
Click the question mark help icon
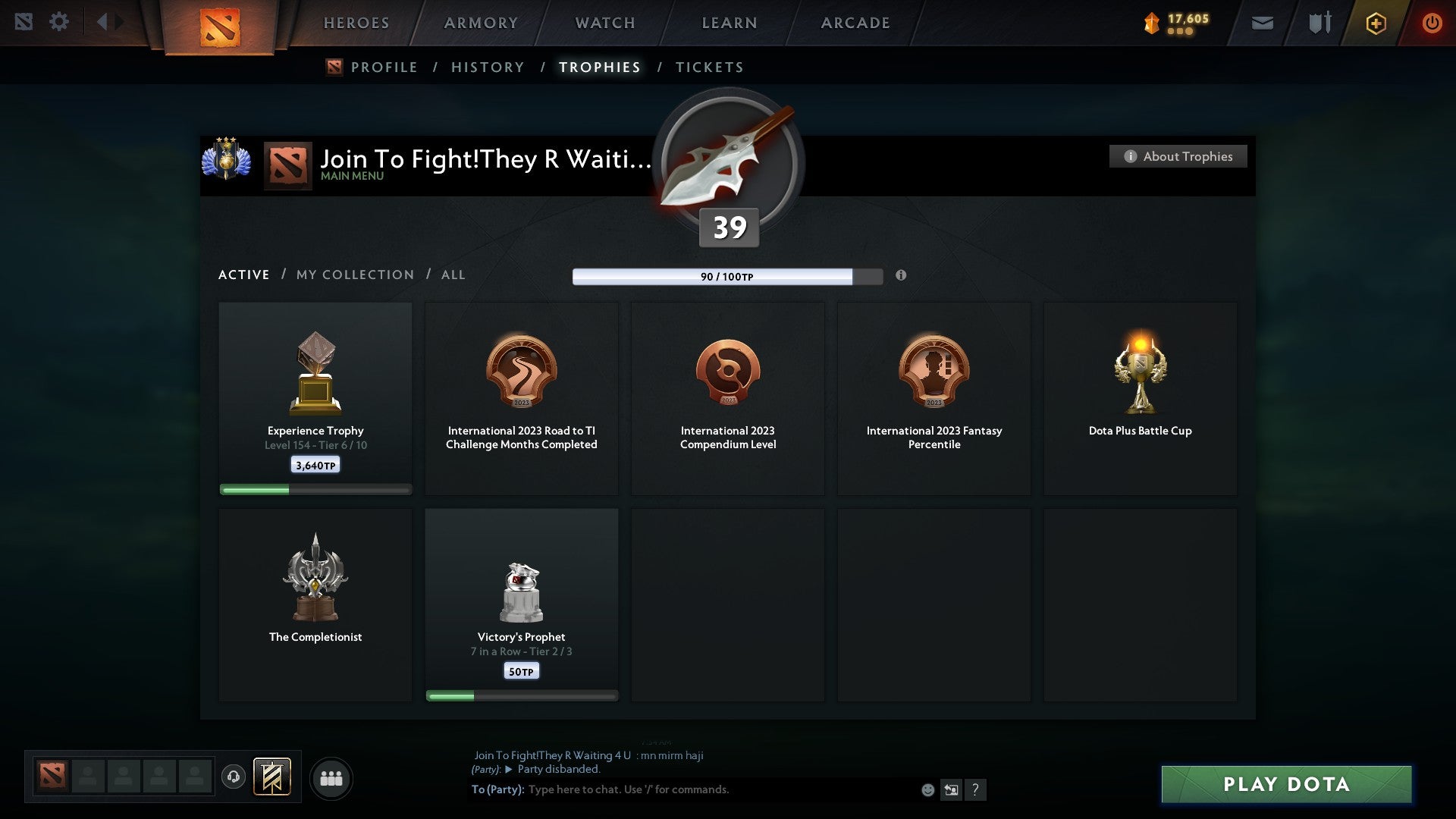976,789
